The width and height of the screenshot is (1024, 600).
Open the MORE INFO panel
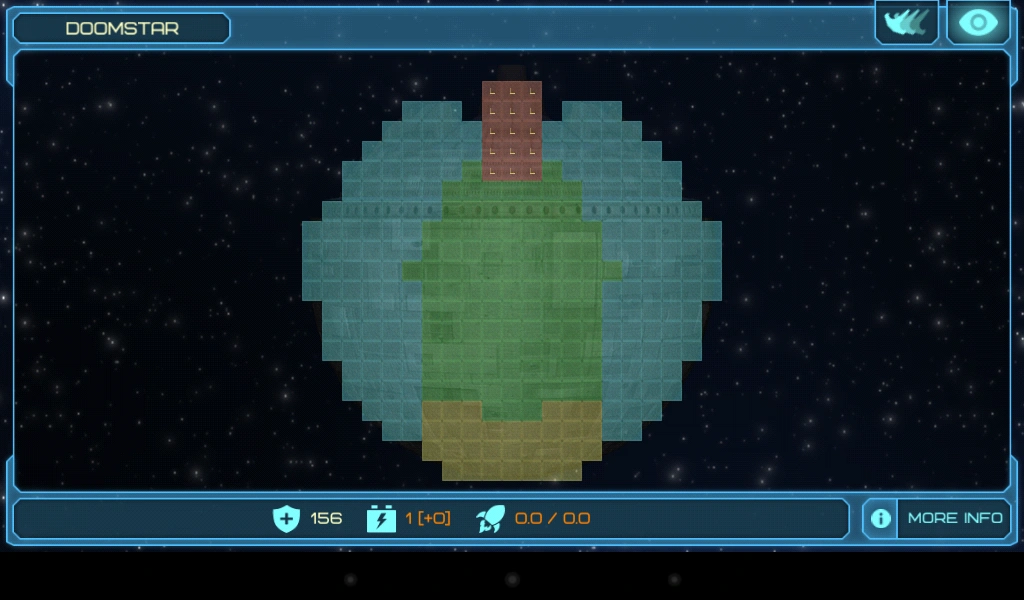point(937,518)
